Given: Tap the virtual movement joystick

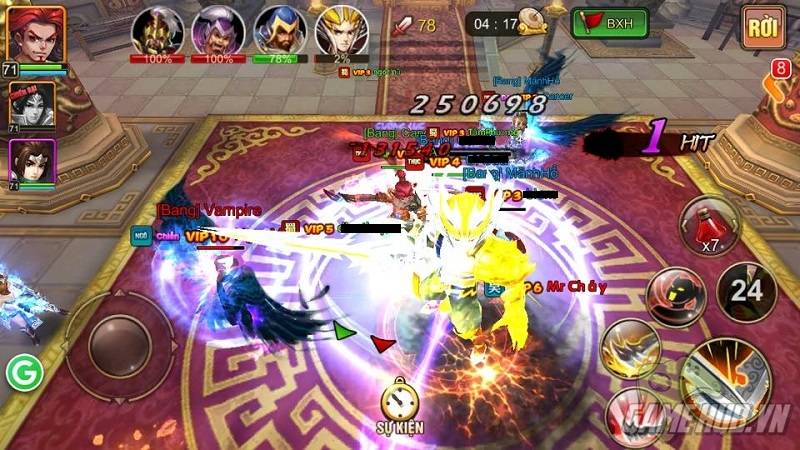Looking at the screenshot, I should (x=118, y=345).
